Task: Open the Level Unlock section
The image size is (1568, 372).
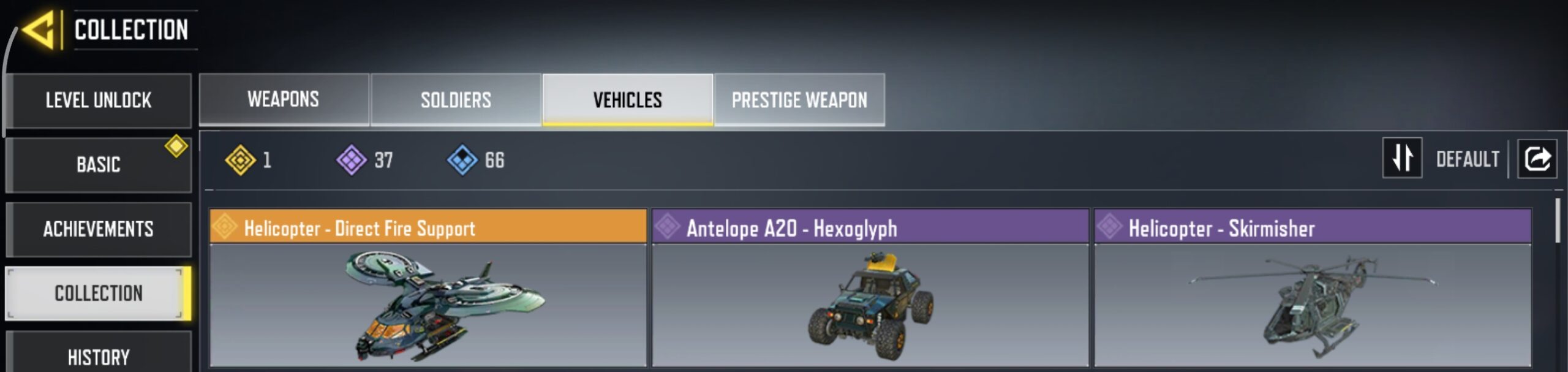Action: (x=98, y=101)
